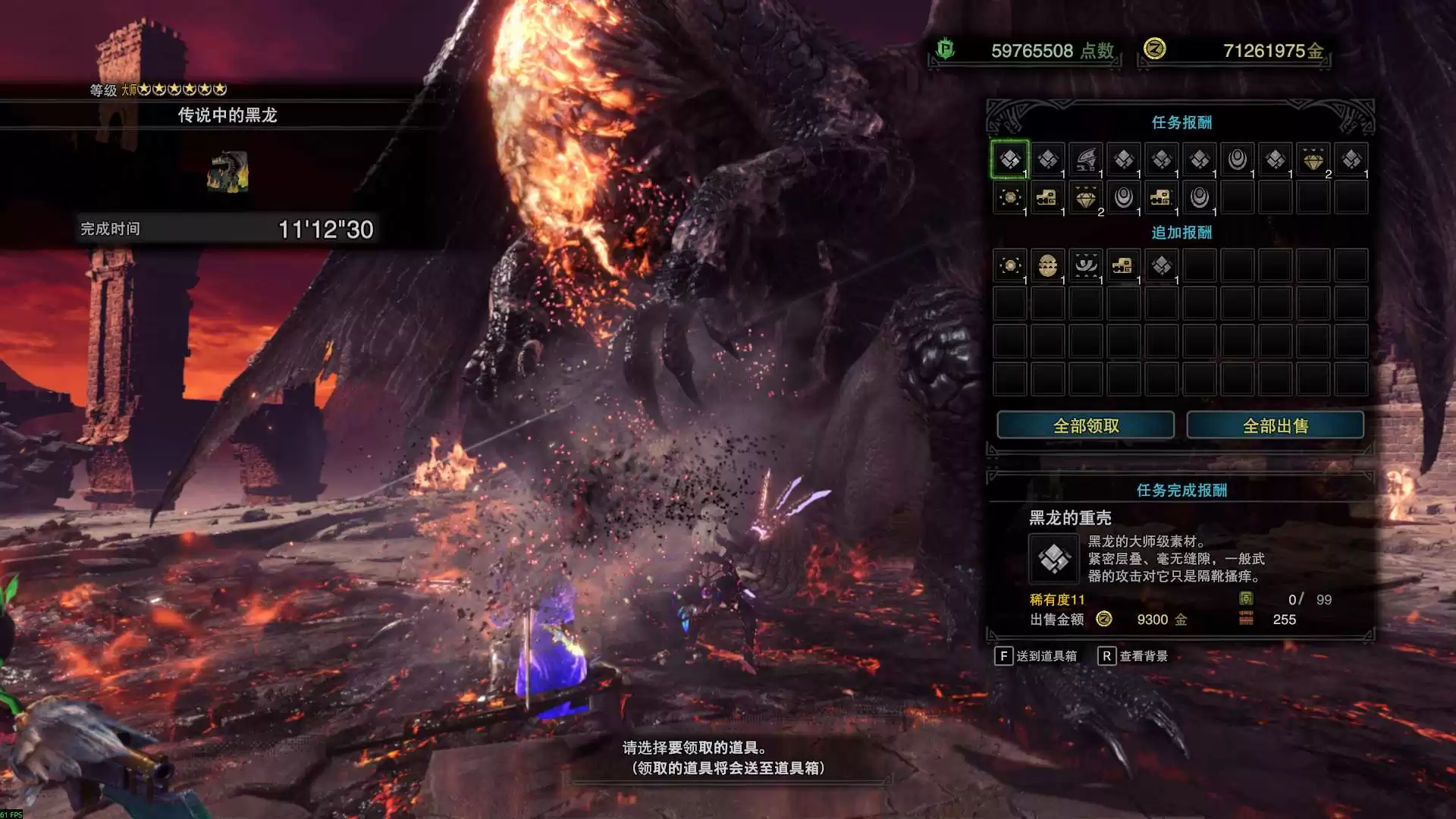Pick the golden egg in bonus rewards
This screenshot has height=819, width=1456.
tap(1047, 265)
